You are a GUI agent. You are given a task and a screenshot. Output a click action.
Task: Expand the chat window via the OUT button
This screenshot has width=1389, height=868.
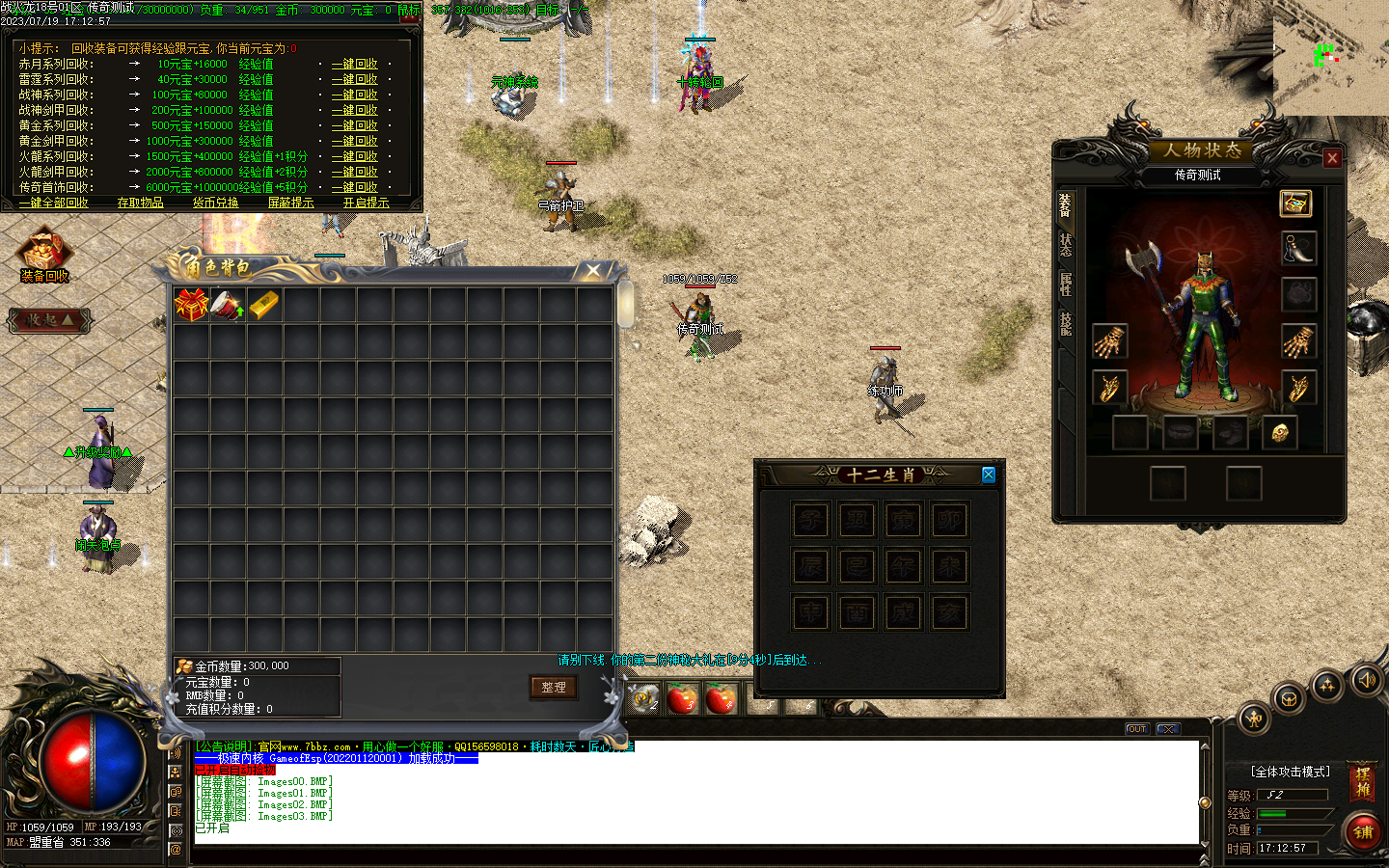point(1136,729)
